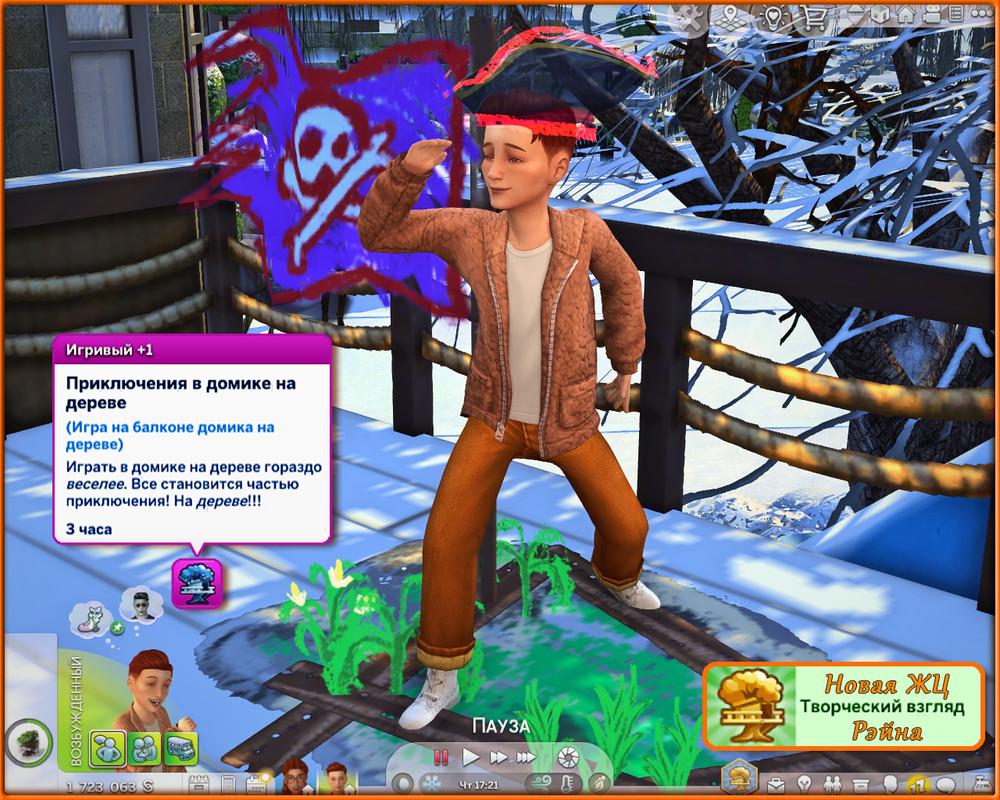Cancel the queued talking interaction
The height and width of the screenshot is (800, 1000).
107,748
